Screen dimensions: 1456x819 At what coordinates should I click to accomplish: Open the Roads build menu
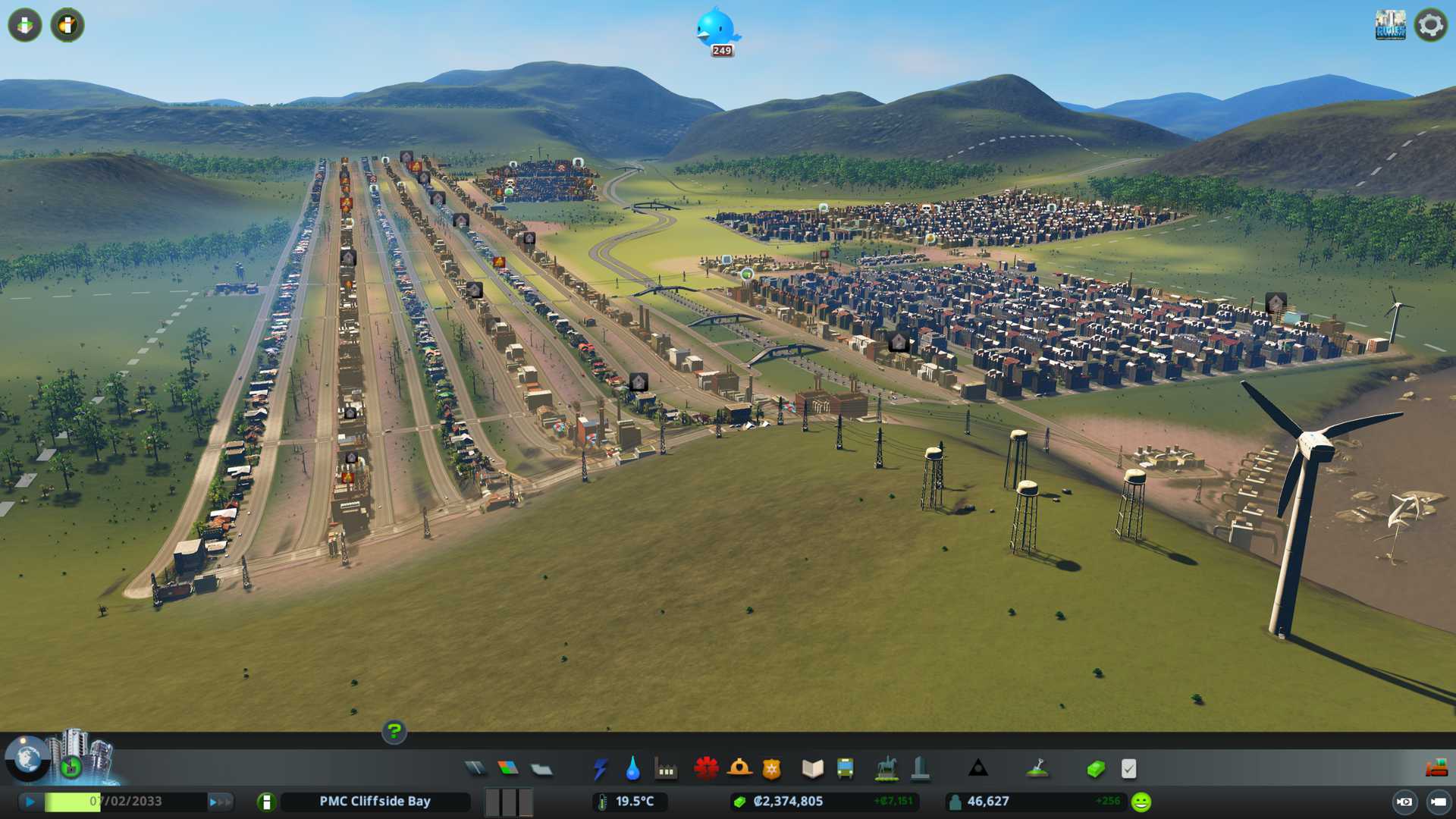pyautogui.click(x=475, y=769)
